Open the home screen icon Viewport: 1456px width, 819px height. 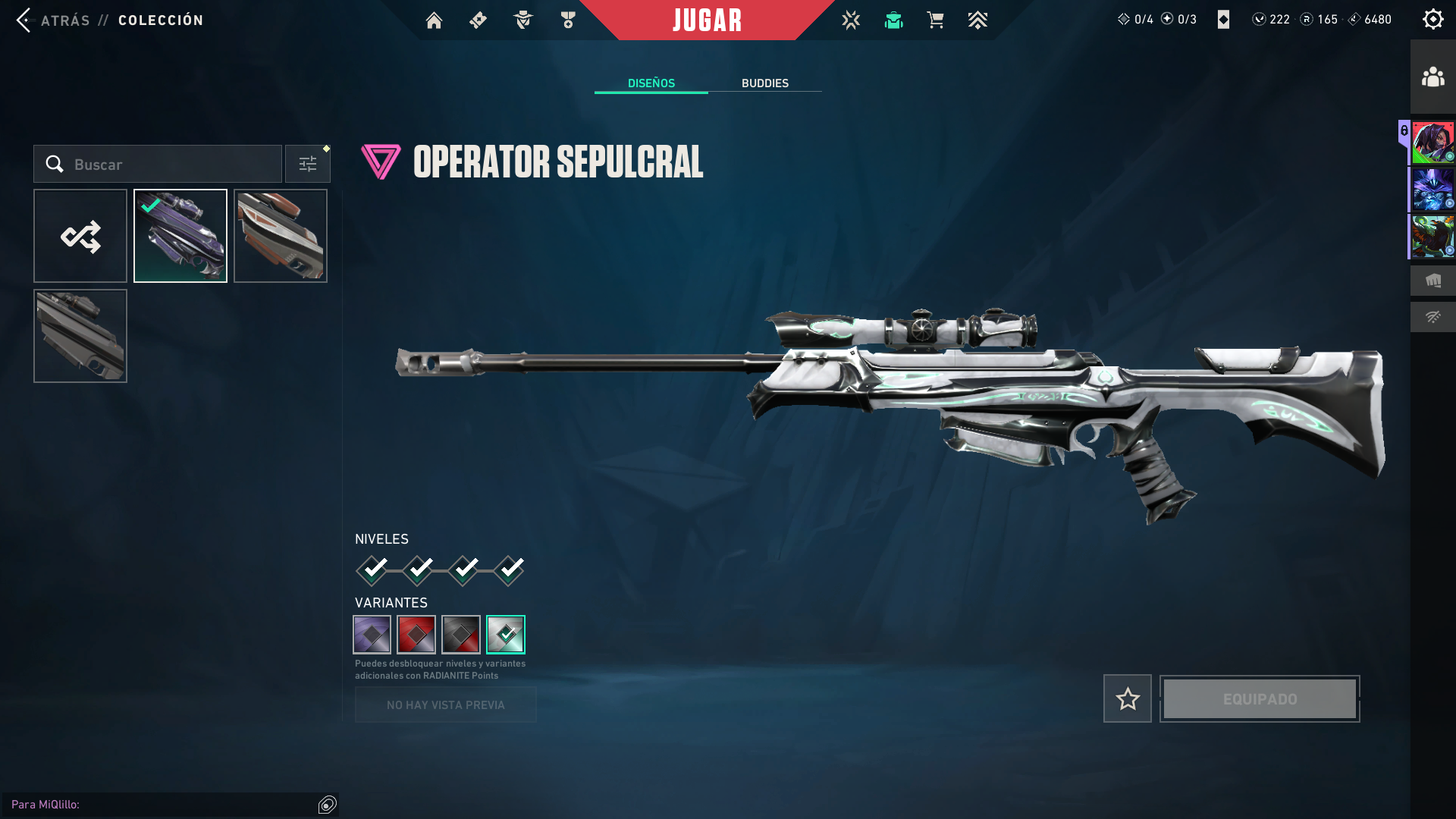(x=434, y=20)
